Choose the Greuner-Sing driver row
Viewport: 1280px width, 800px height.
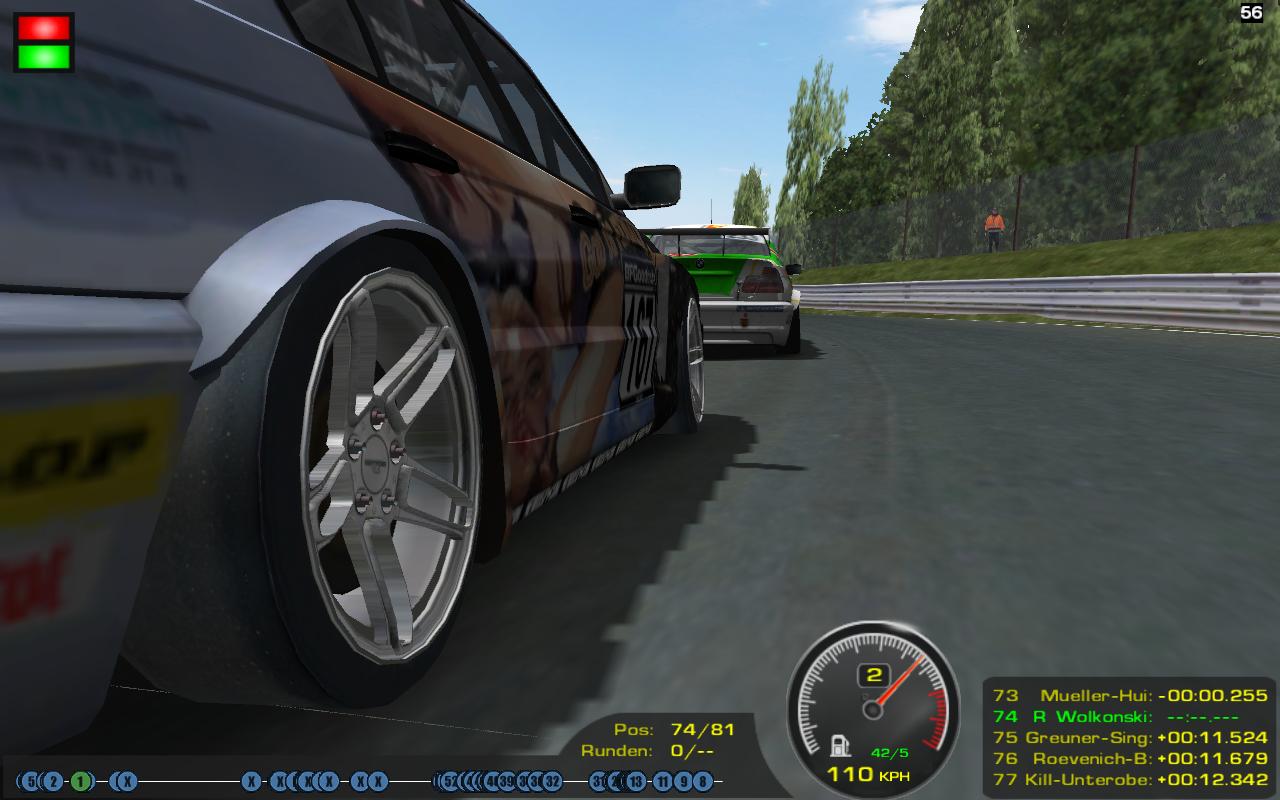[x=1130, y=737]
